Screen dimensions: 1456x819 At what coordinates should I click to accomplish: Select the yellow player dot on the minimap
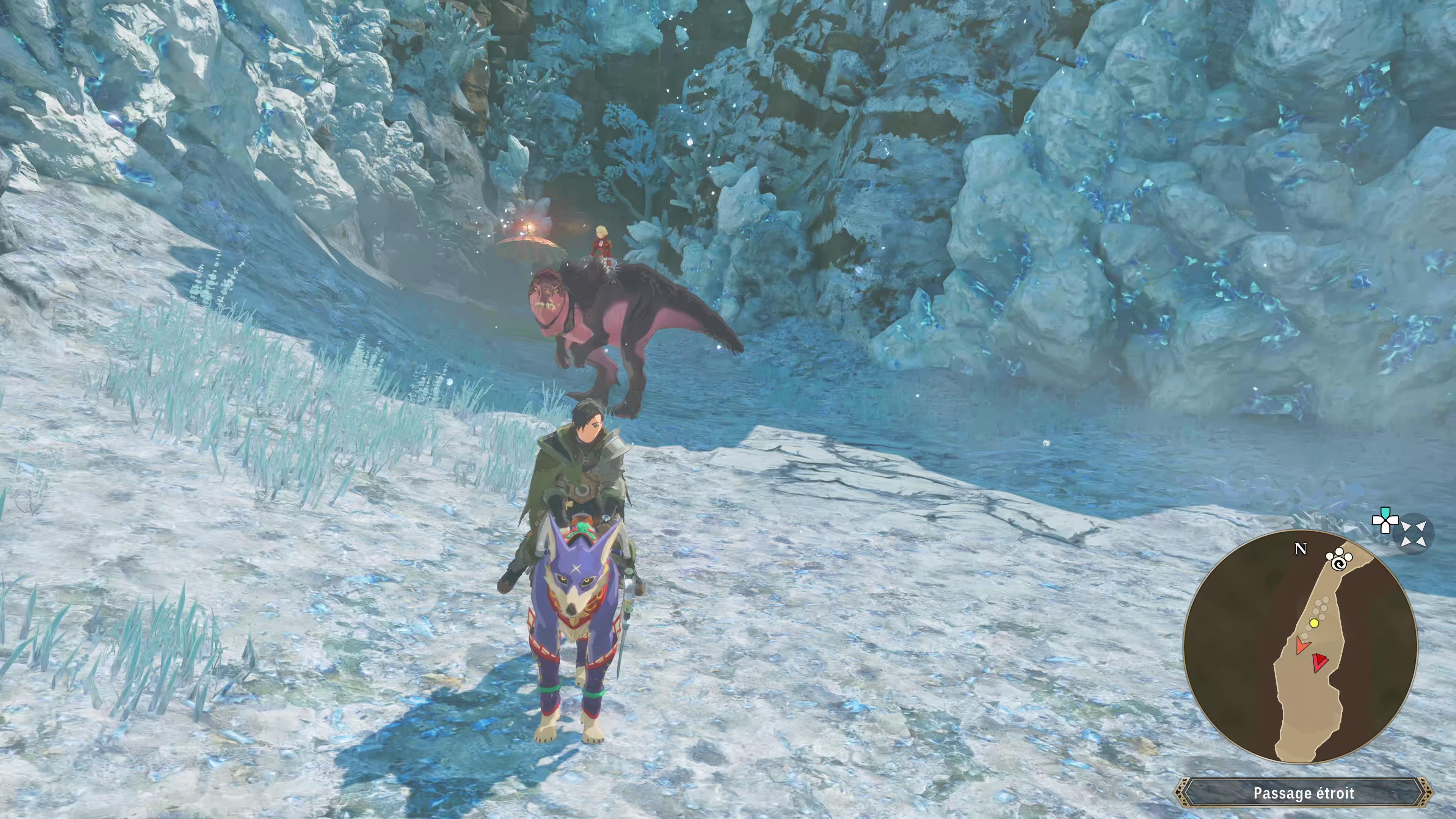(1314, 623)
